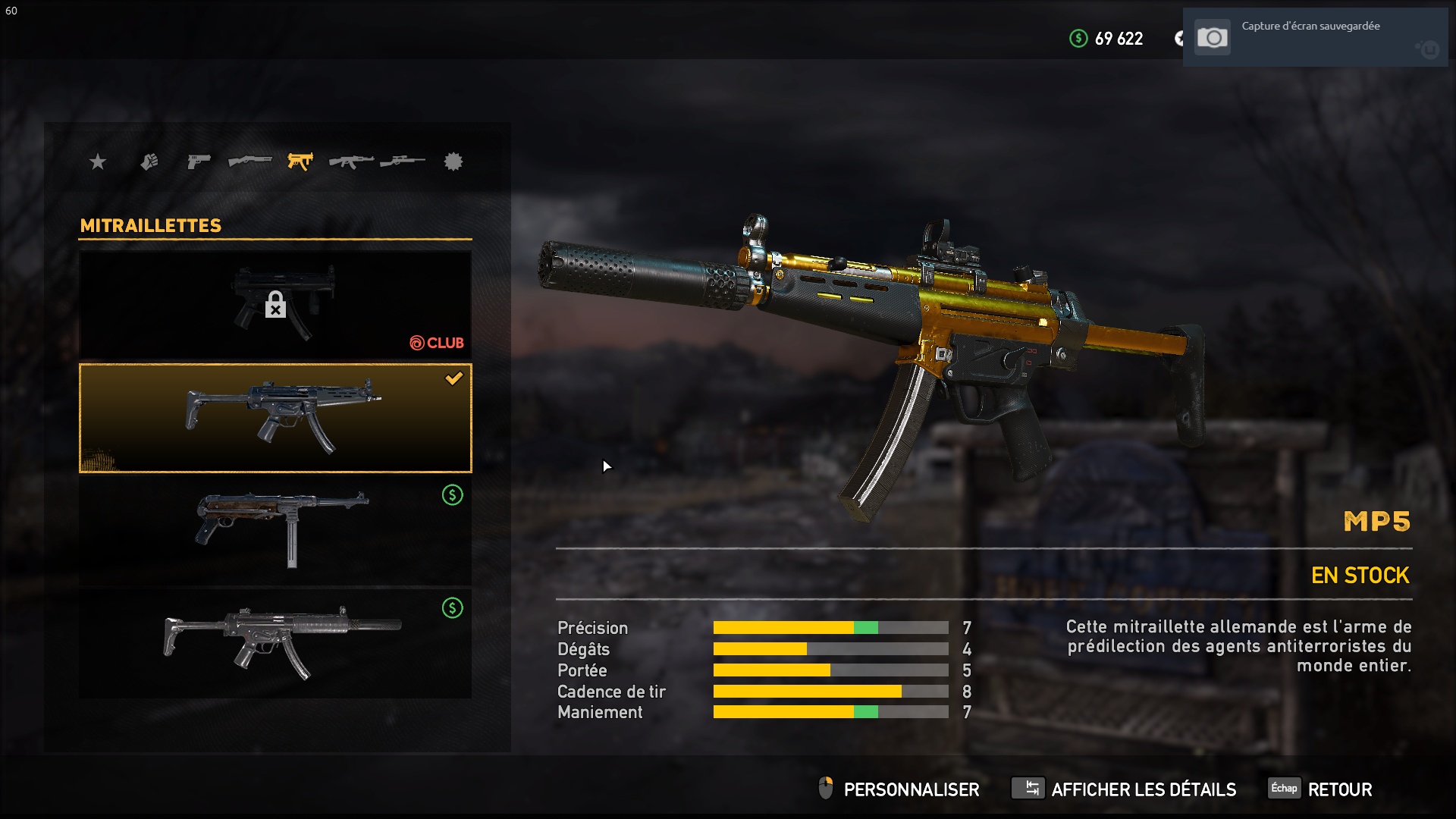Open the sniper rifle category tab
Screen dimensions: 1456x819
(x=403, y=162)
